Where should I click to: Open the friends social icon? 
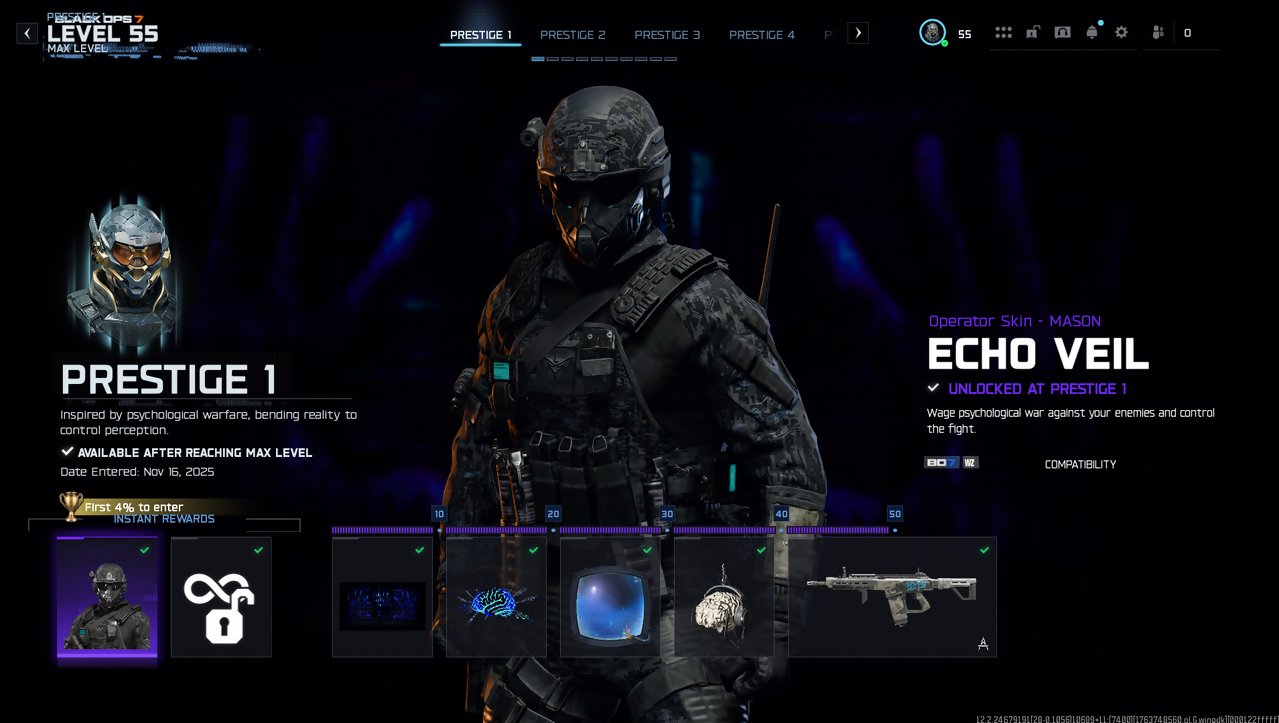[1158, 33]
